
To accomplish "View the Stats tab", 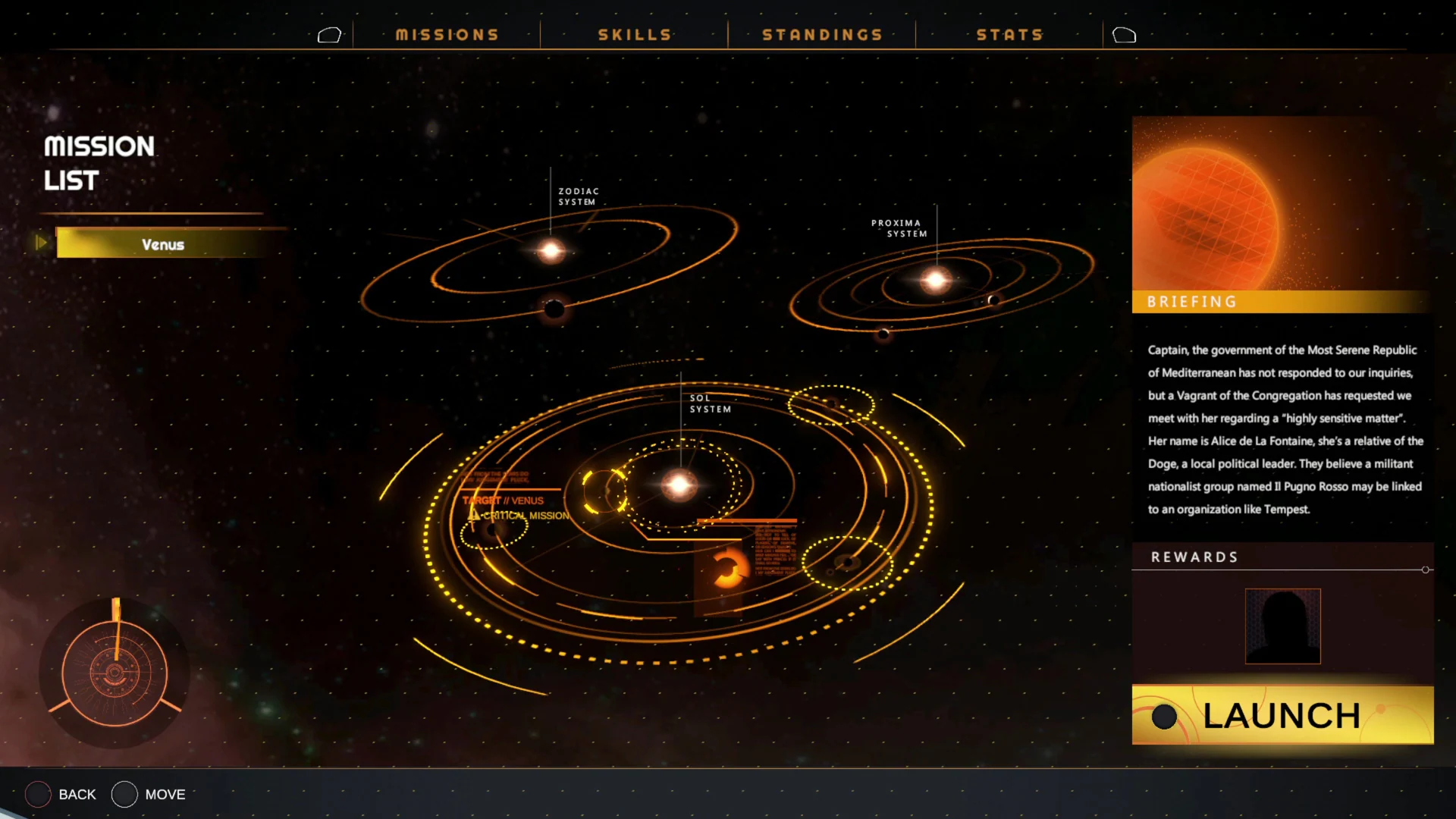I will click(1011, 34).
